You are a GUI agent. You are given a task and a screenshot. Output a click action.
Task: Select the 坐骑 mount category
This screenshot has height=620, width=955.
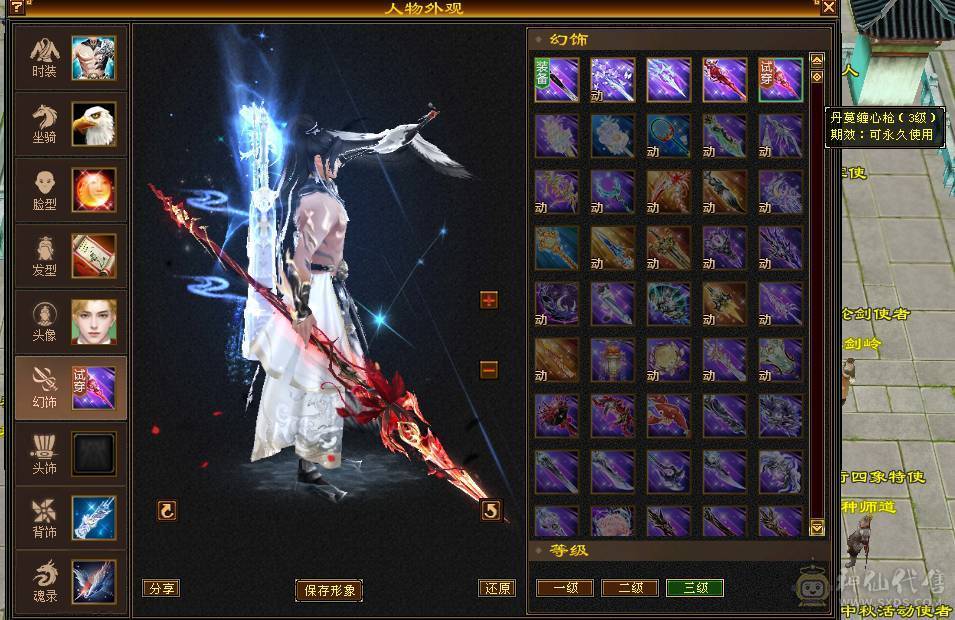tap(71, 124)
